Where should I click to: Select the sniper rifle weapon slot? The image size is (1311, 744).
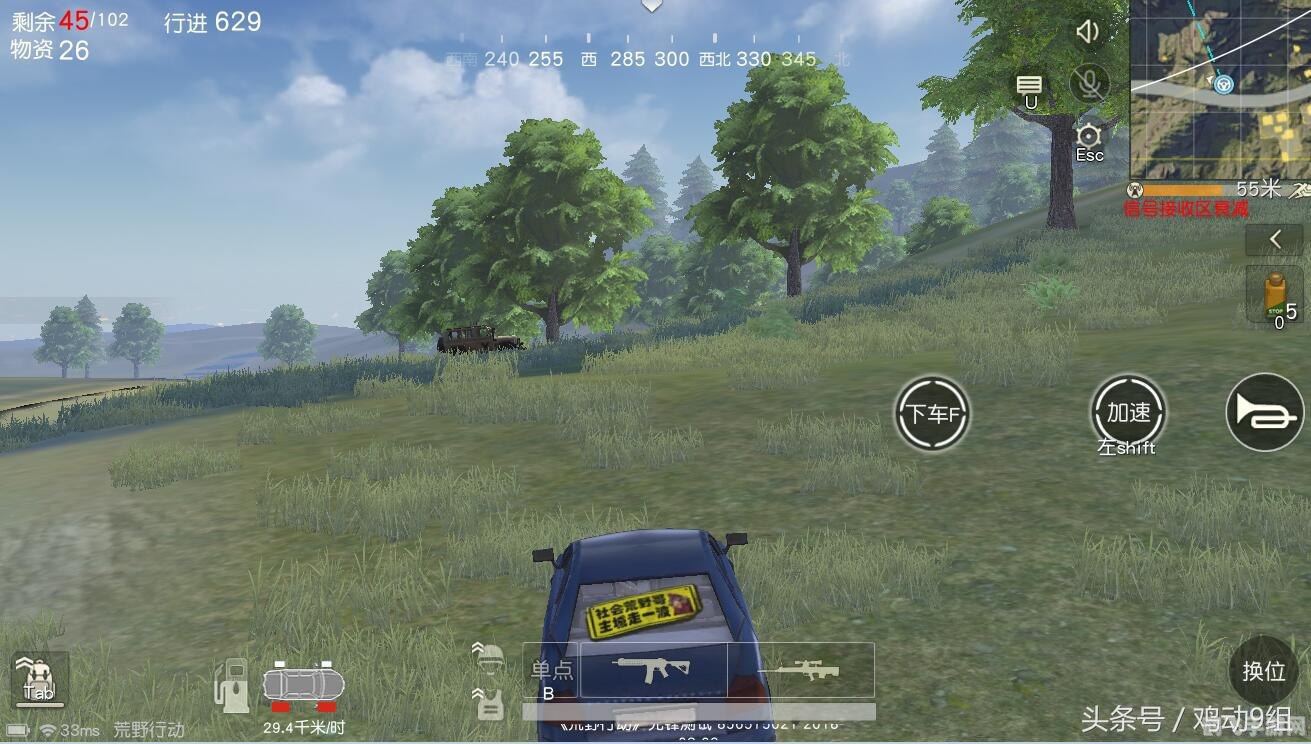[x=800, y=669]
